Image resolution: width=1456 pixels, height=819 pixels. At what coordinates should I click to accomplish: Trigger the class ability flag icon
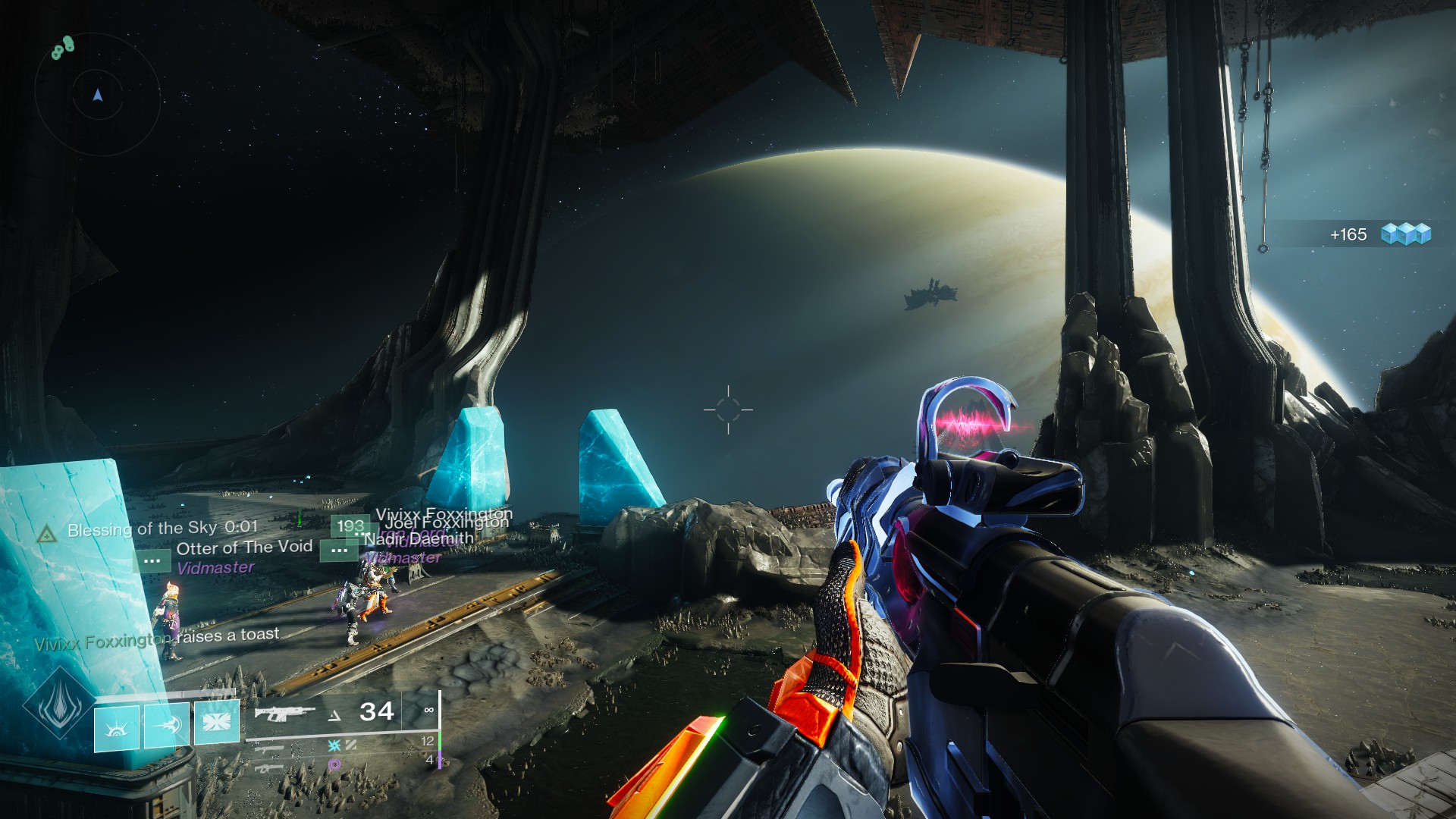point(217,720)
